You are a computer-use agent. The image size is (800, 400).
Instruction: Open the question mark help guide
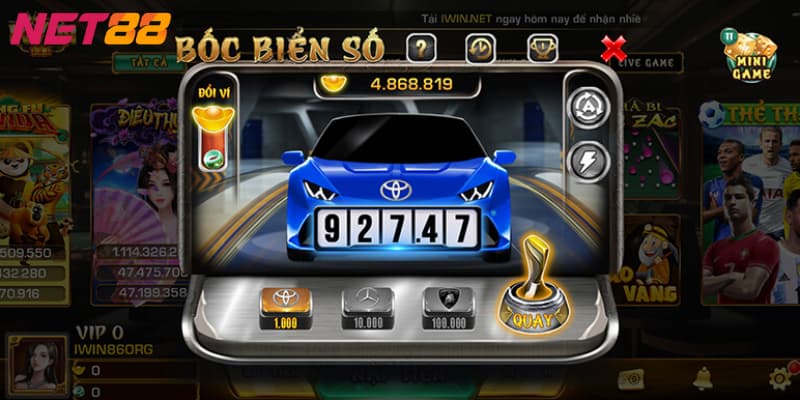421,46
